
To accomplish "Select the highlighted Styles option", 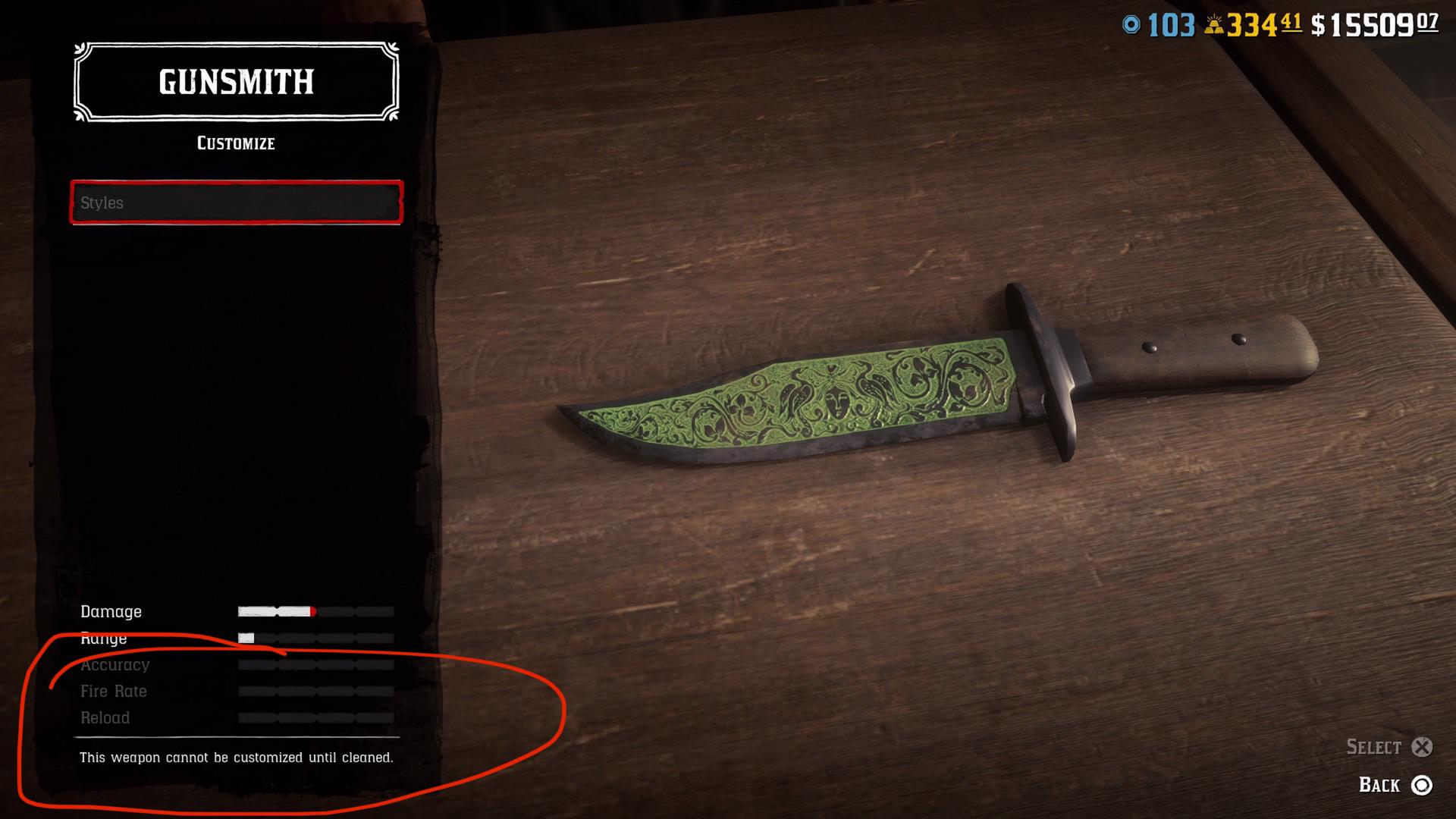I will coord(235,203).
